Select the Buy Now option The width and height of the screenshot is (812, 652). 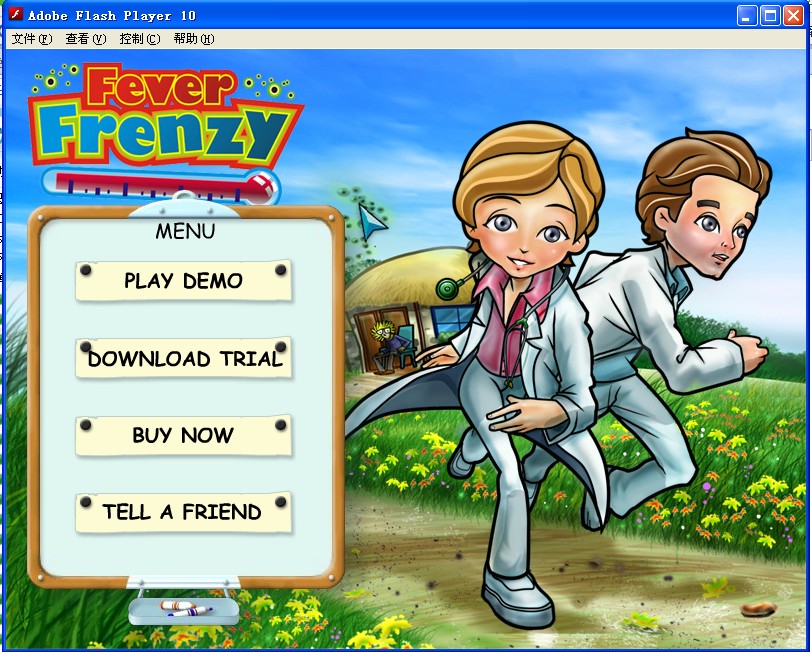click(x=183, y=436)
